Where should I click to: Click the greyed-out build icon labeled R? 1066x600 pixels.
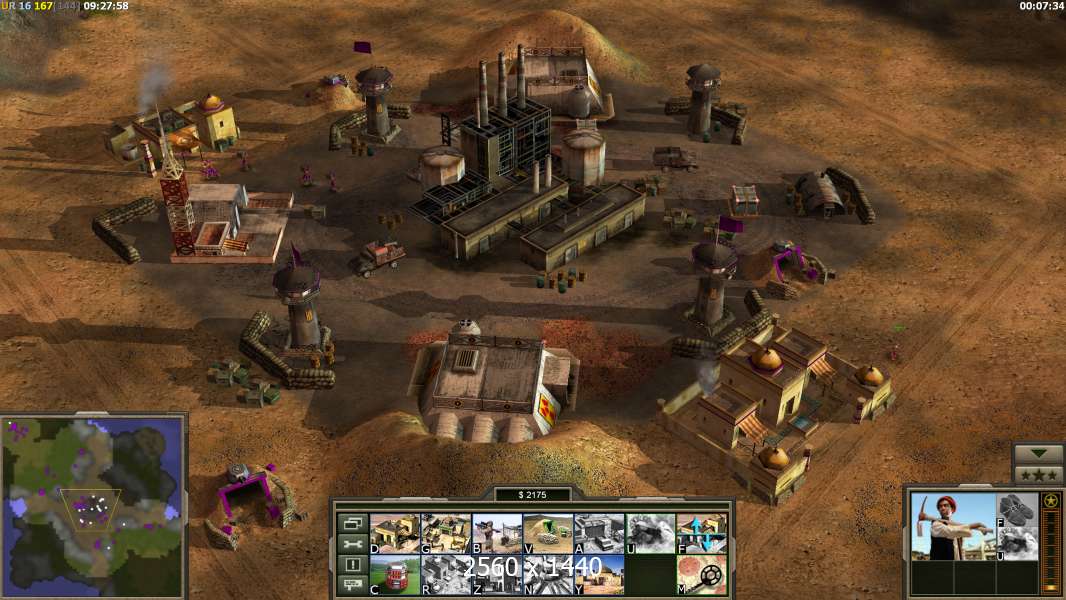tap(445, 574)
